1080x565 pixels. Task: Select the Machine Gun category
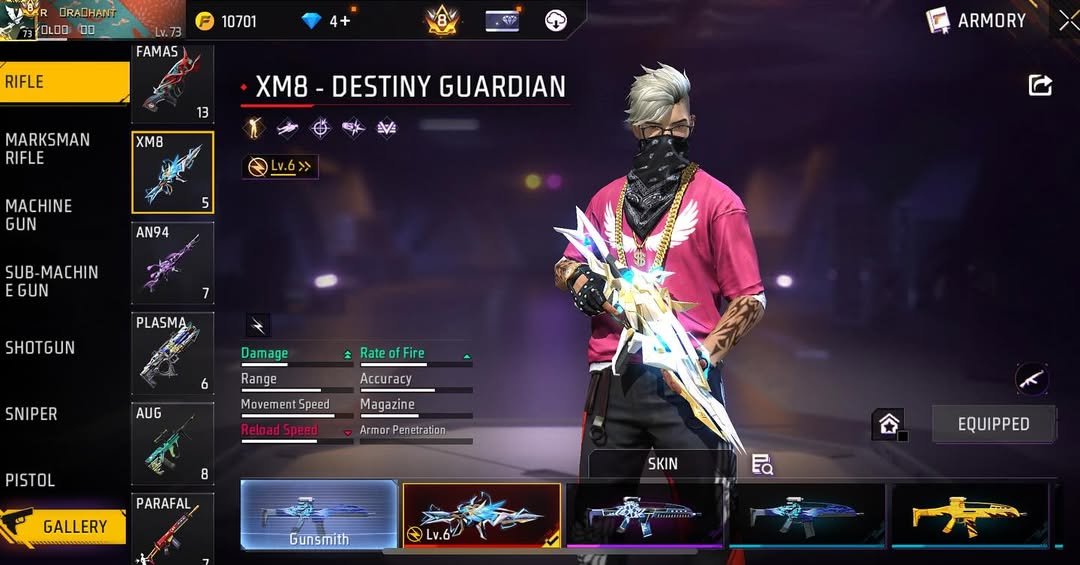(x=40, y=215)
